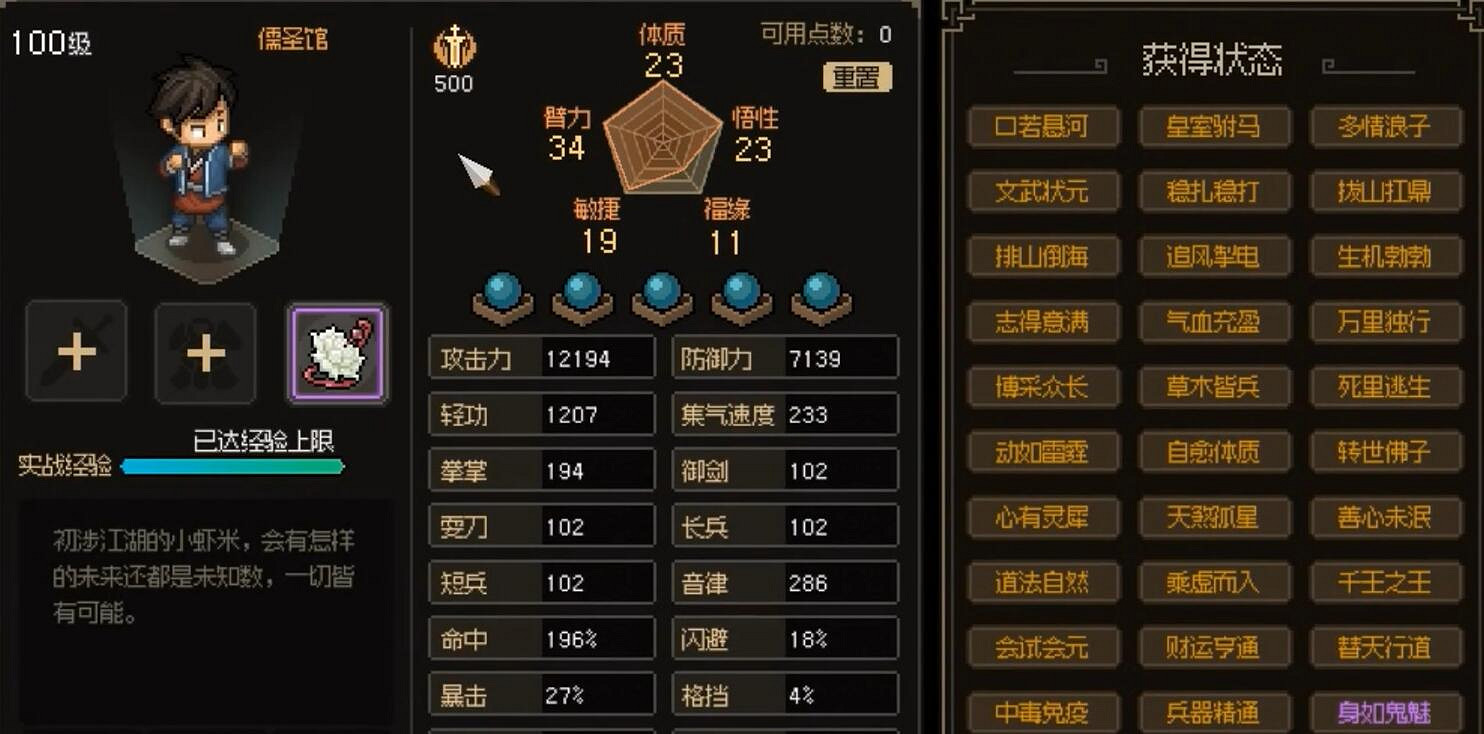Open the 获得状态 panel header

tap(1211, 58)
